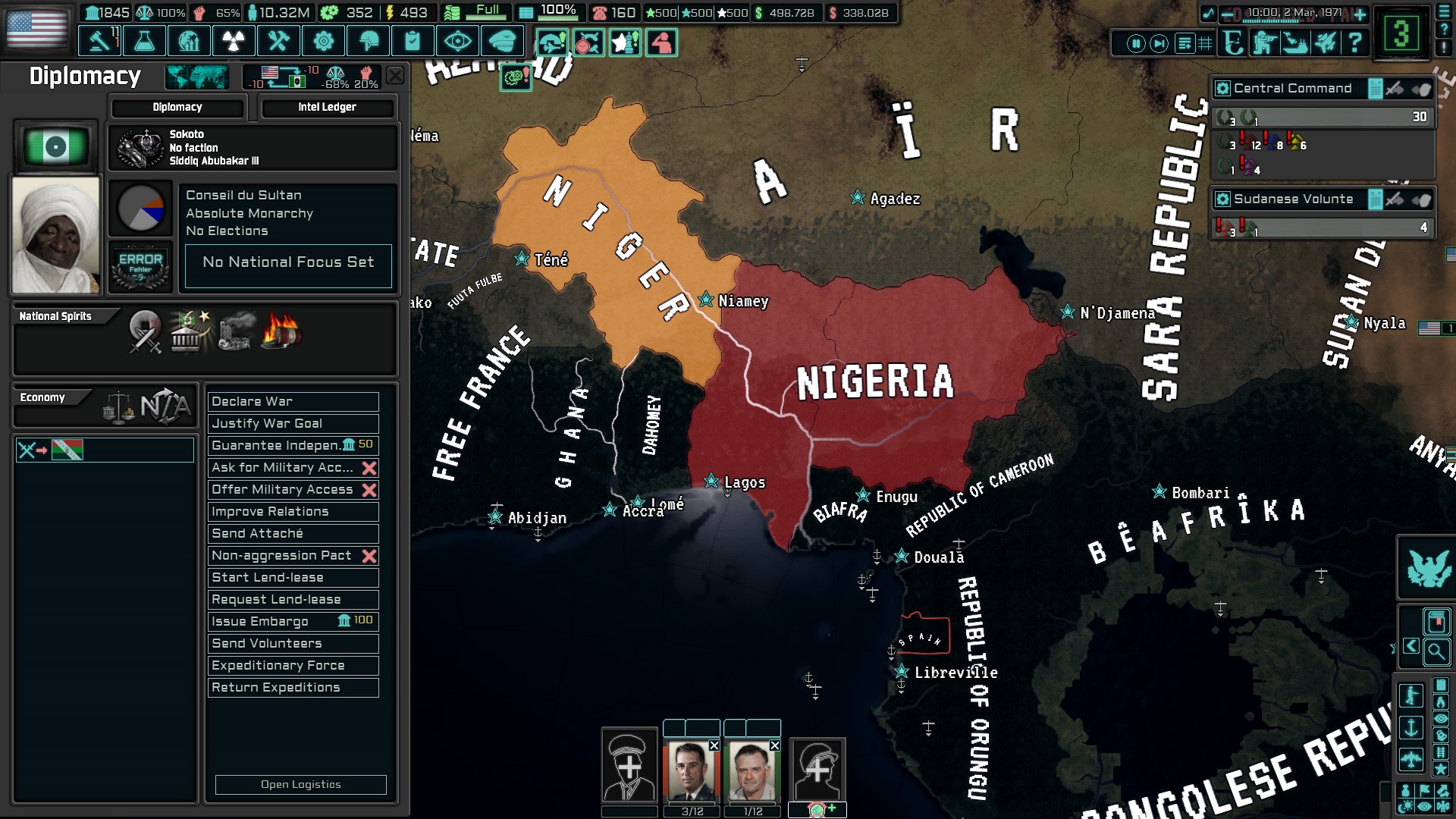Switch to the Intel Ledger tab

[x=328, y=107]
